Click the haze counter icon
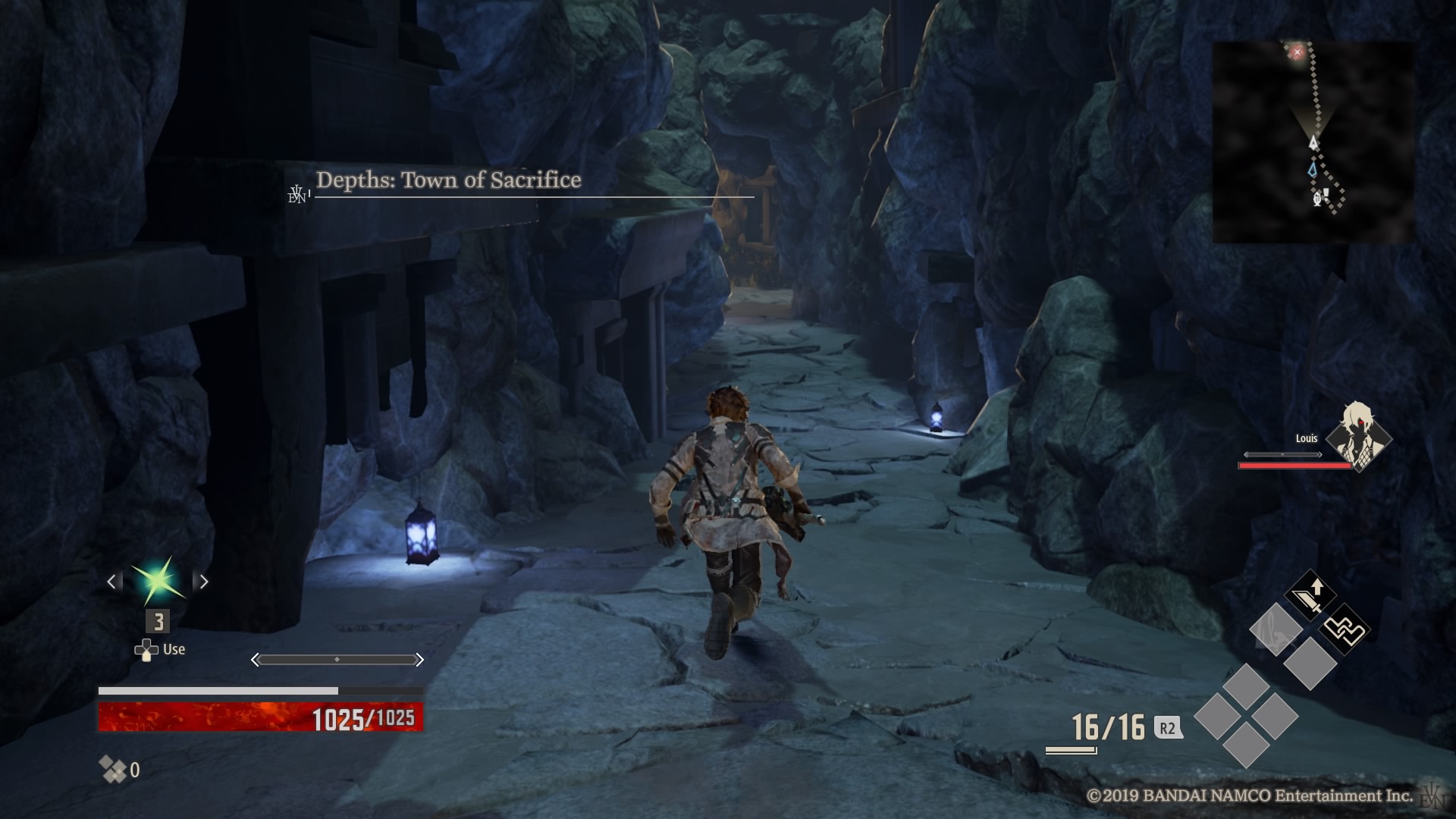Screen dimensions: 1456x819 113,770
